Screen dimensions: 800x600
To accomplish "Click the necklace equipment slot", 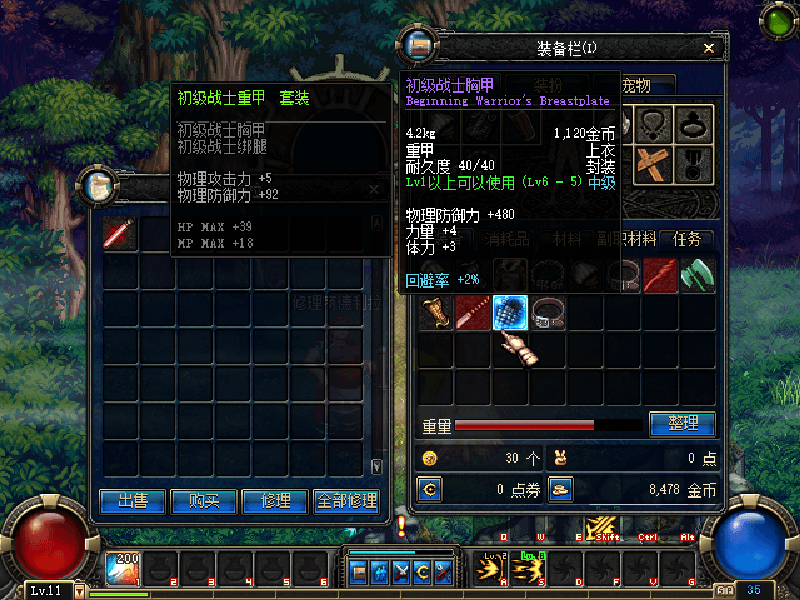I will (x=654, y=123).
